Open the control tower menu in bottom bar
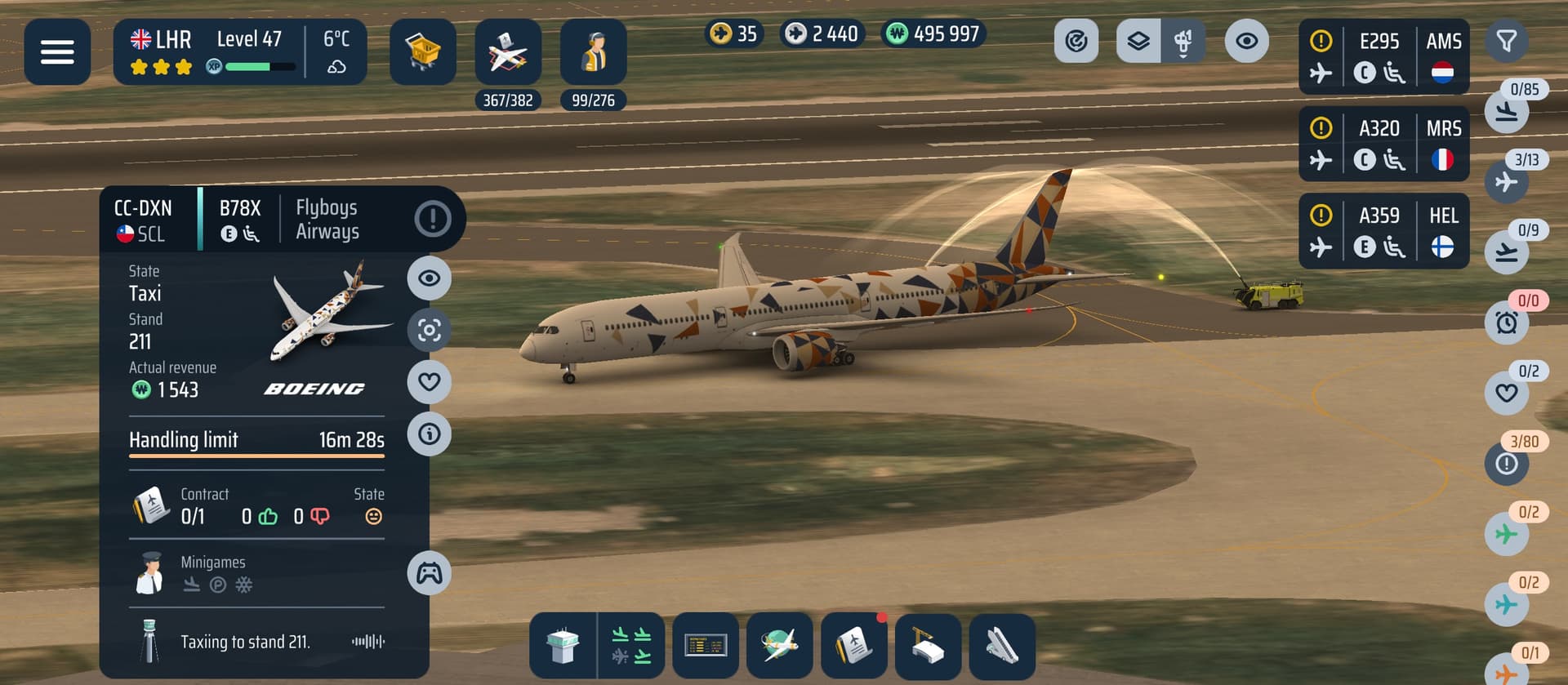Screen dimensions: 1568x685 [563, 646]
